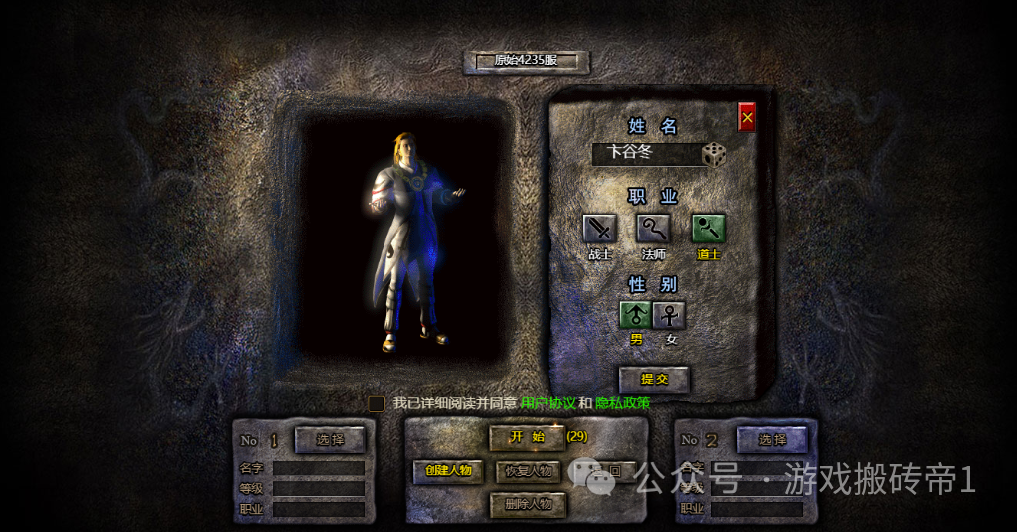
Task: Click the 创建人物 create character button
Action: click(x=447, y=470)
